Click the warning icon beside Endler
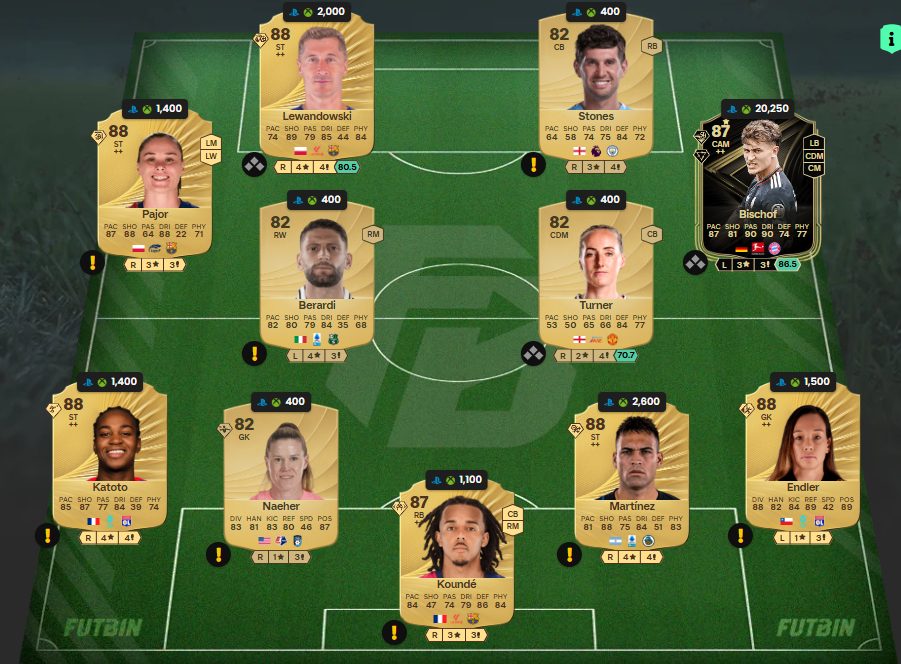The image size is (901, 664). pyautogui.click(x=742, y=535)
